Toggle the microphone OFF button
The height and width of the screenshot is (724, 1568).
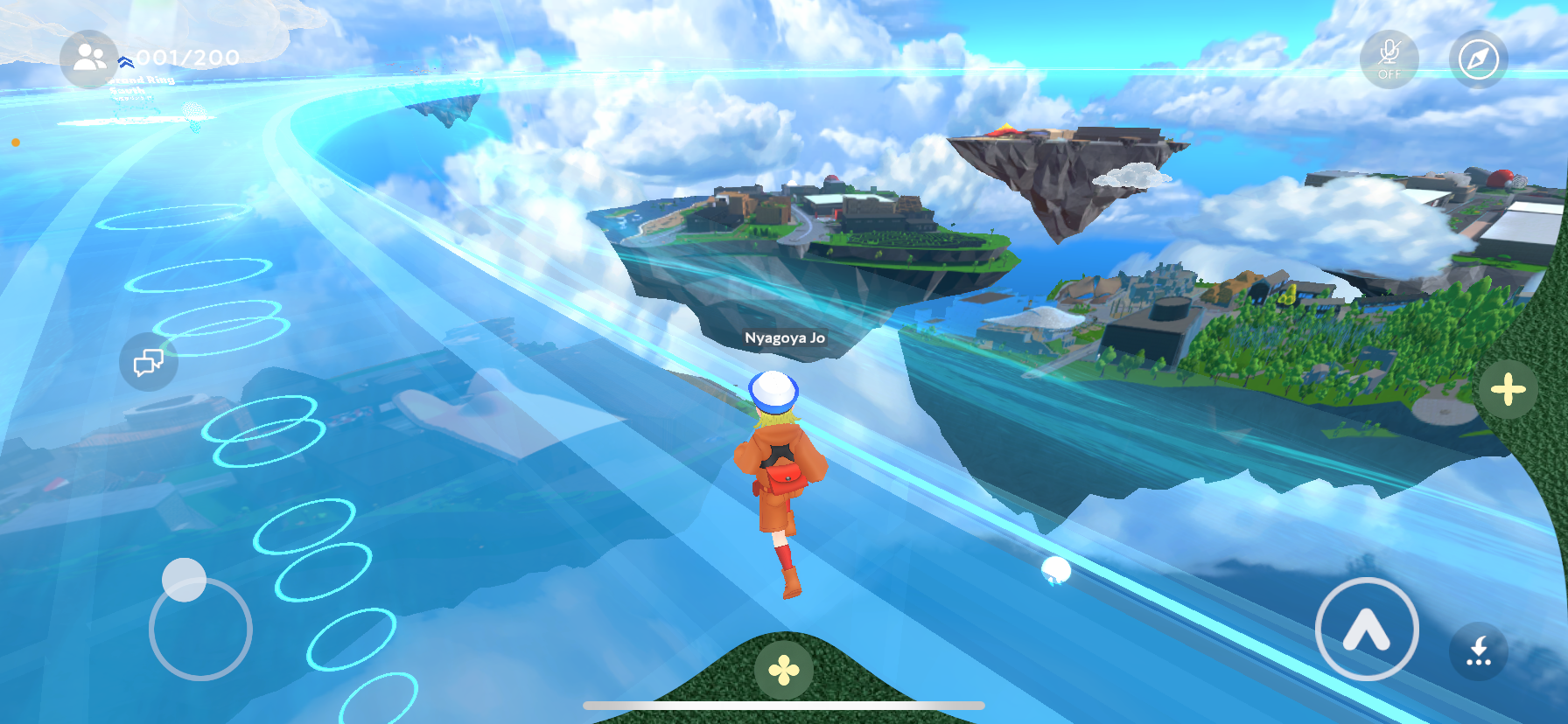pos(1389,59)
